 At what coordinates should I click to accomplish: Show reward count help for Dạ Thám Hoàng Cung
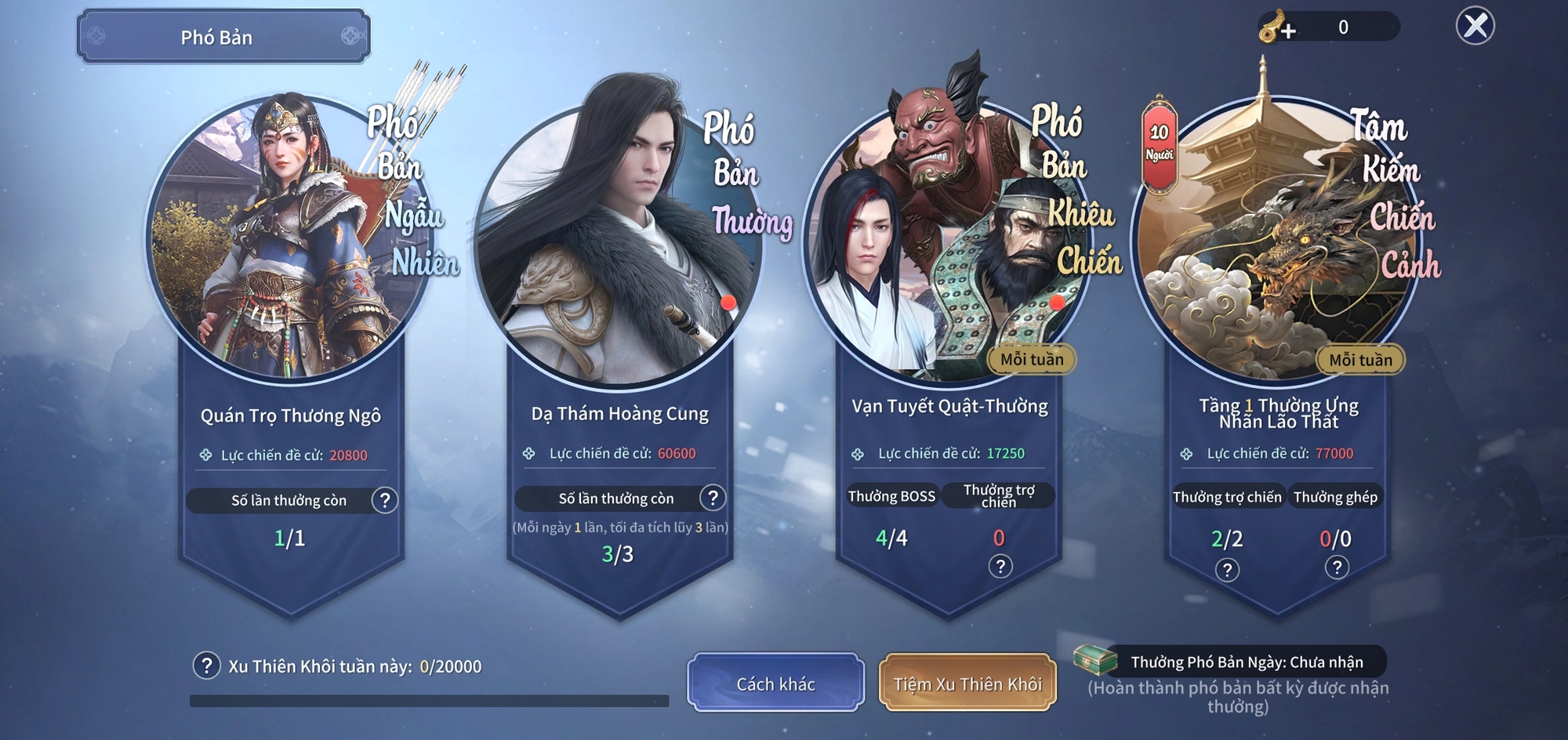(x=712, y=498)
